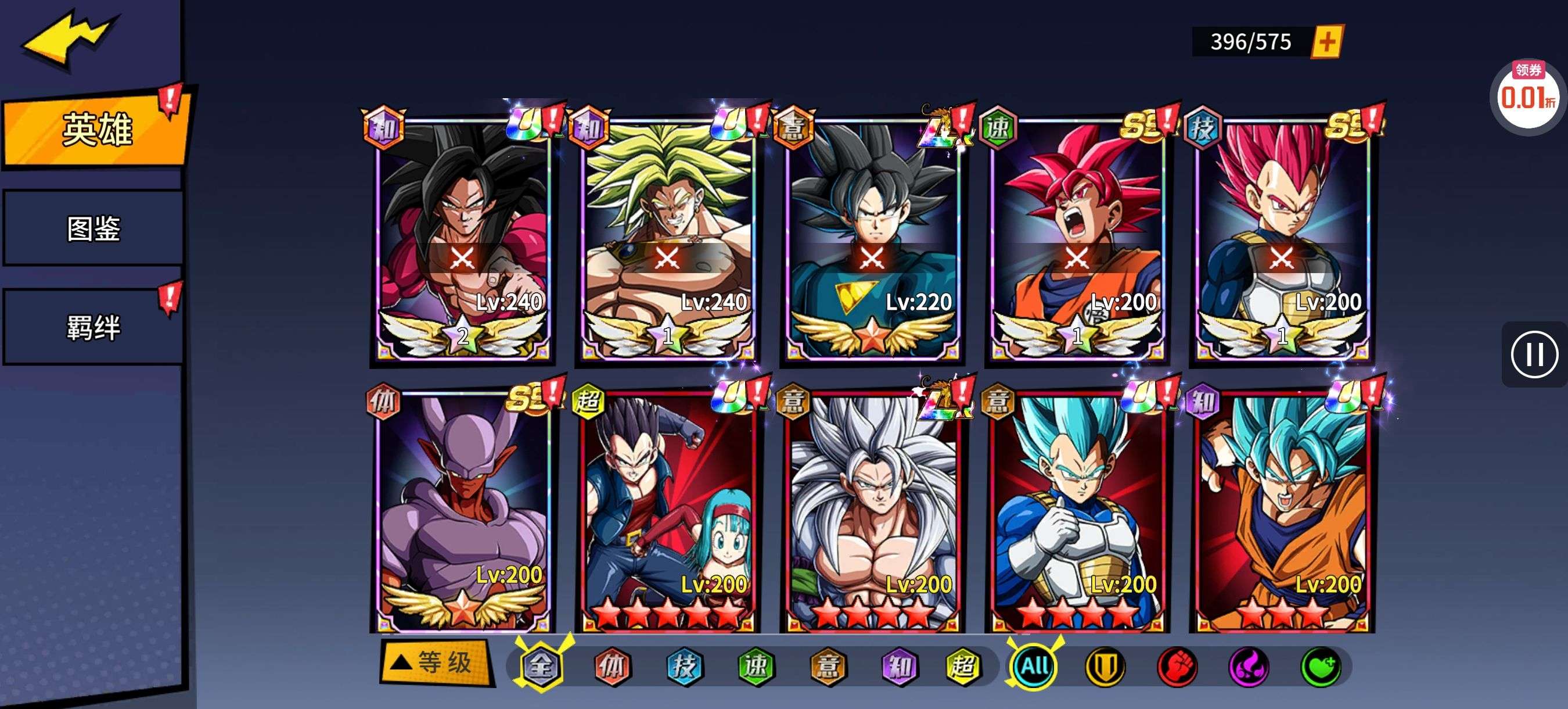Select the 英雄 tab
Screen dimensions: 1568x709
96,129
